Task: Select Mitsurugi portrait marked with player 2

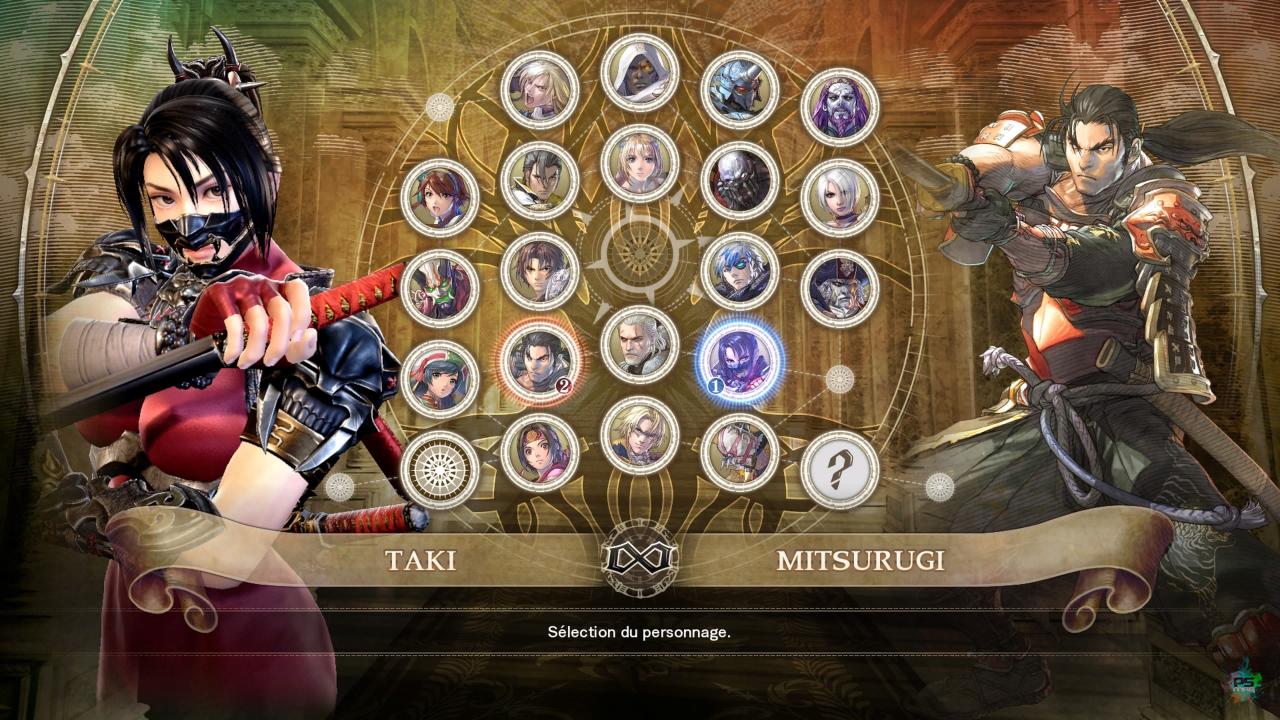Action: (x=540, y=361)
